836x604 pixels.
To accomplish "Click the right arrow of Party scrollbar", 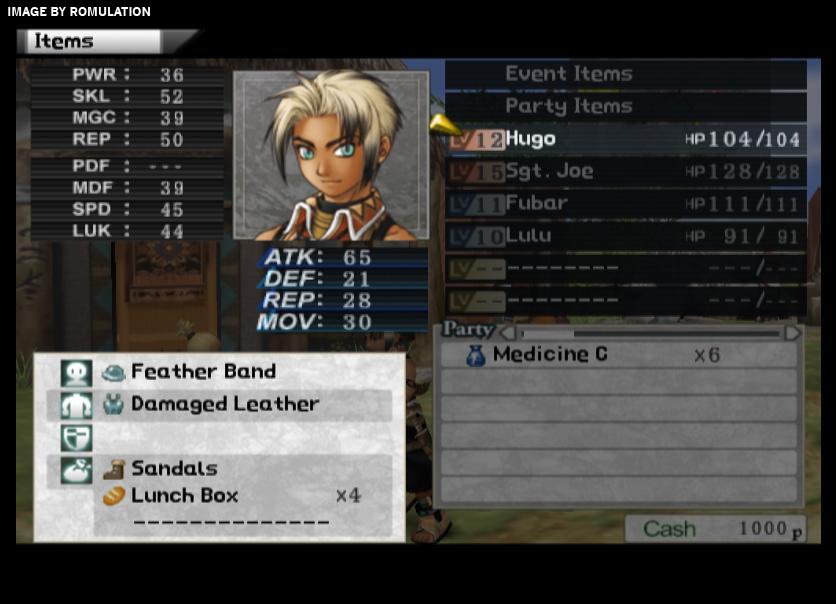I will click(x=792, y=332).
